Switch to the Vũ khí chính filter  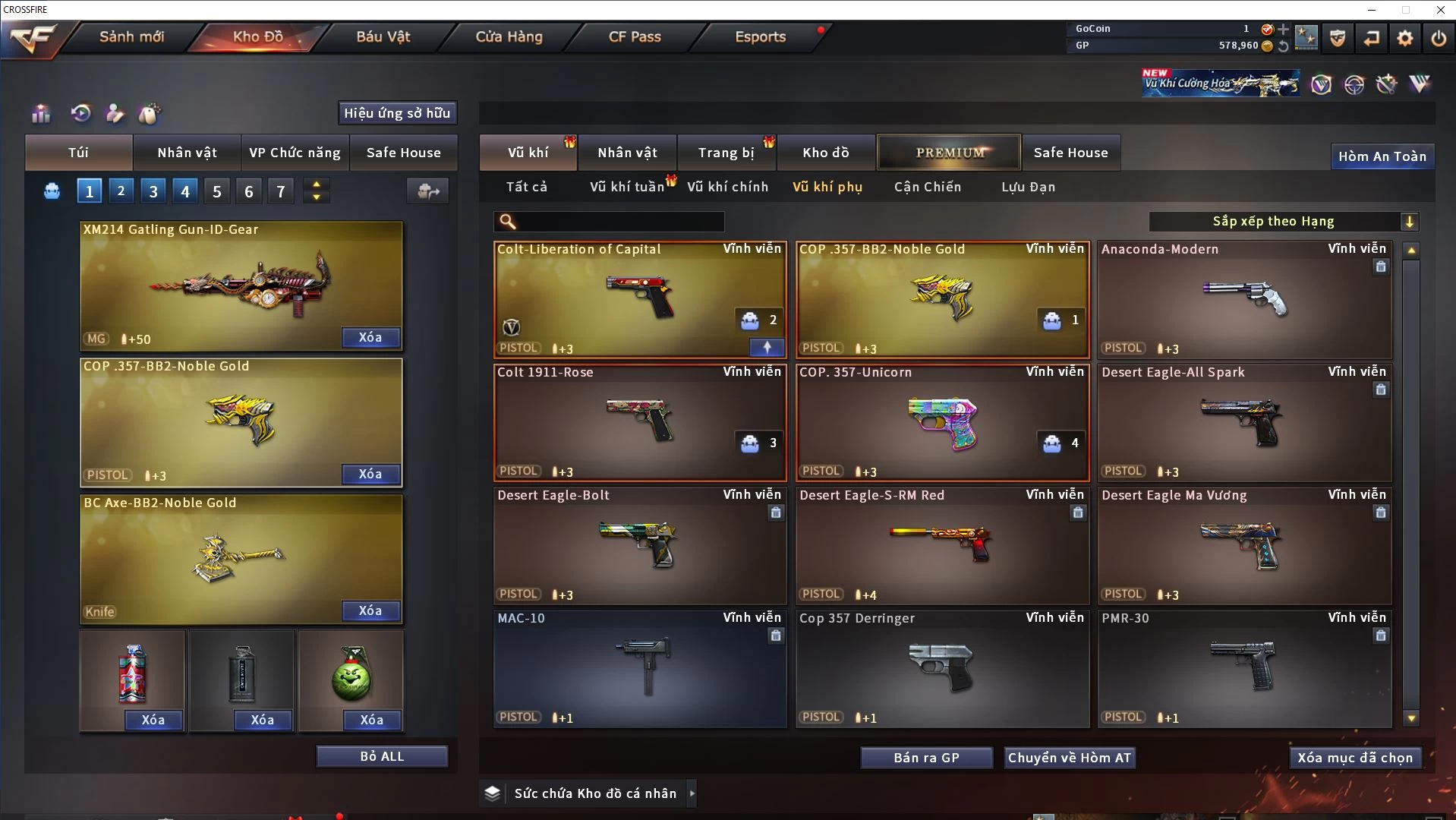pyautogui.click(x=727, y=187)
